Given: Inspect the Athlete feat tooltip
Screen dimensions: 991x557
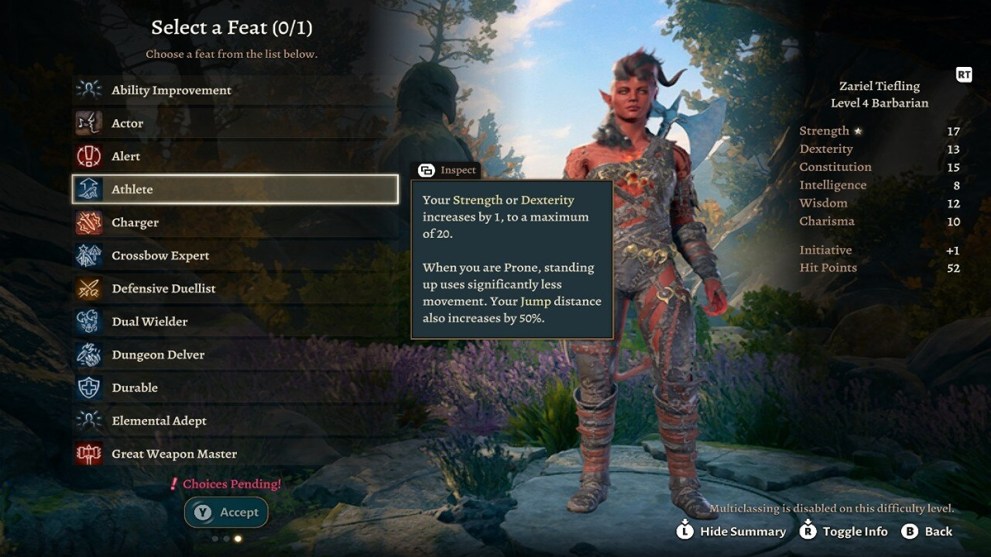Looking at the screenshot, I should 447,170.
